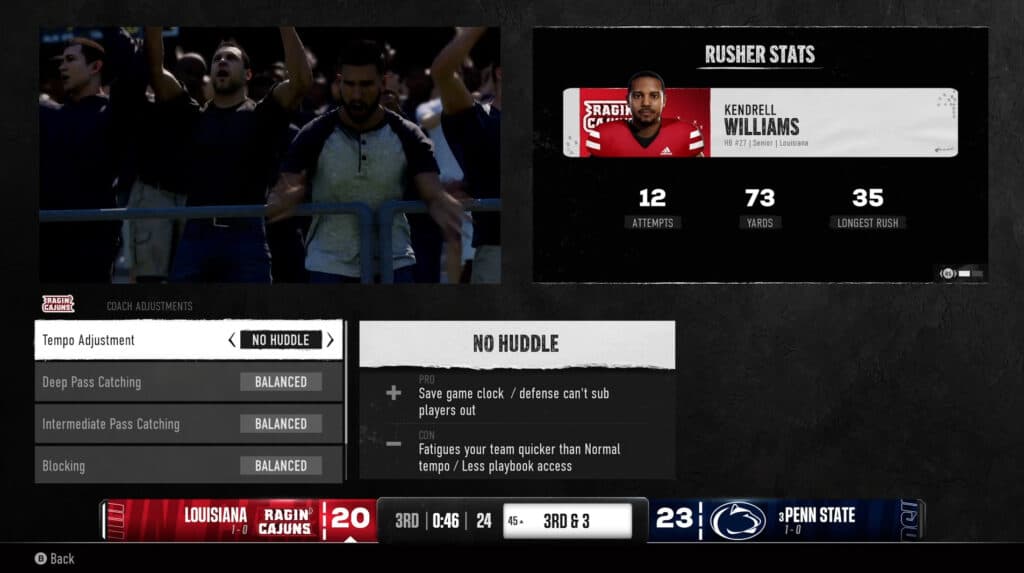The width and height of the screenshot is (1024, 573).
Task: Choose the Intermediate Pass Catching row
Action: 188,424
